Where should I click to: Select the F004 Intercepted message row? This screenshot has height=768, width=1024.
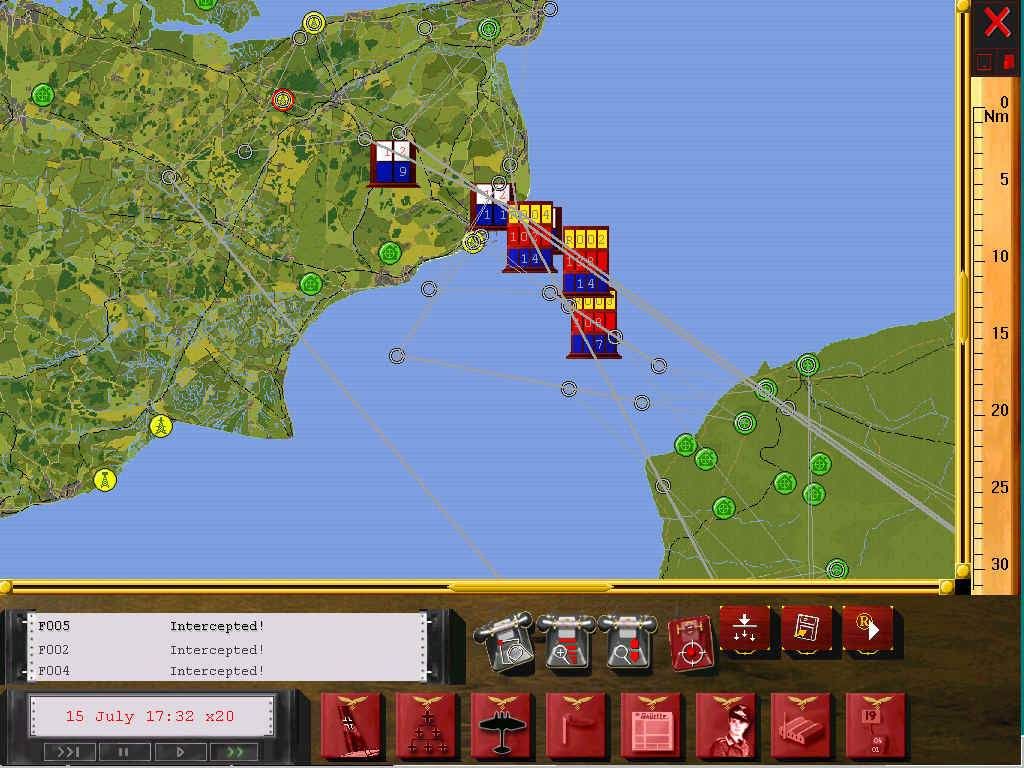point(228,671)
